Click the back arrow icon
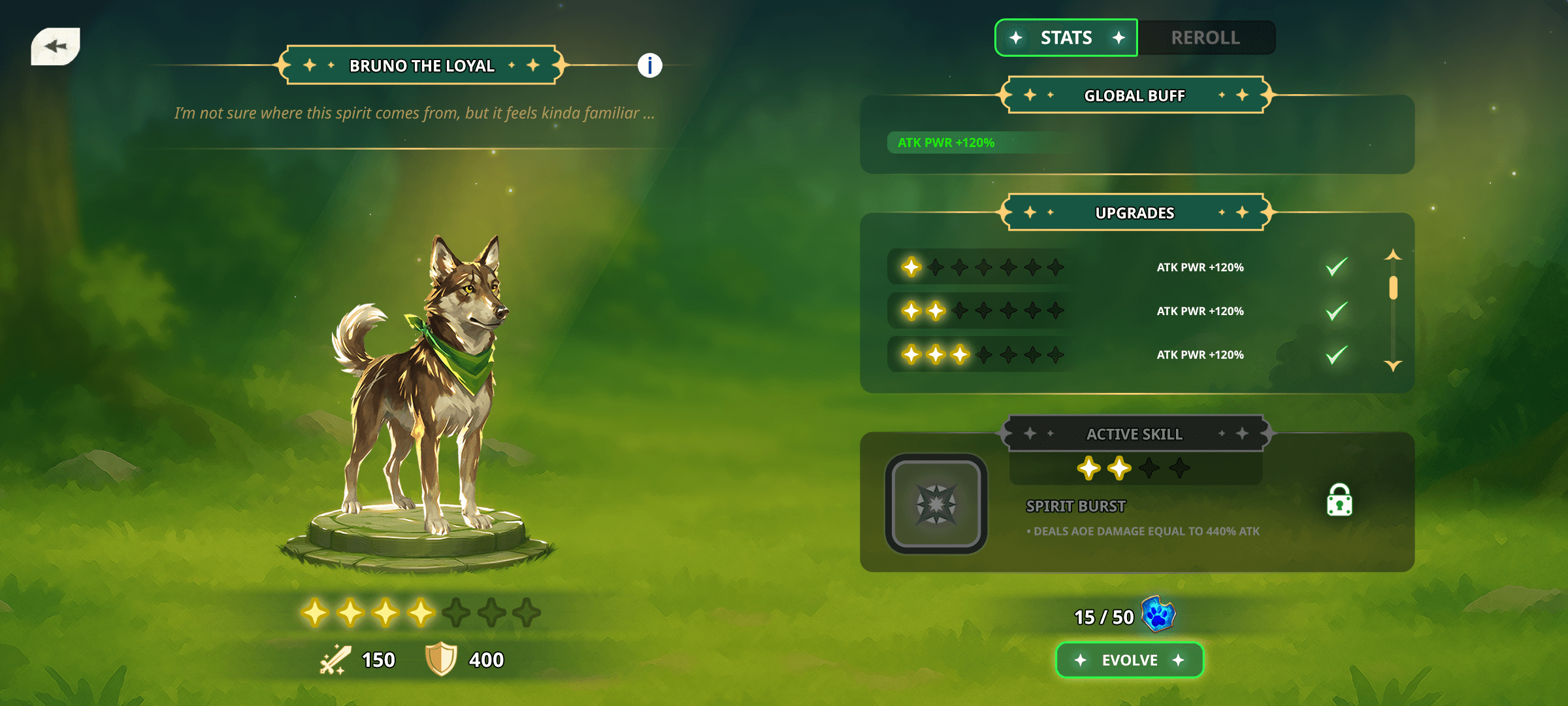This screenshot has height=706, width=1568. pos(56,46)
